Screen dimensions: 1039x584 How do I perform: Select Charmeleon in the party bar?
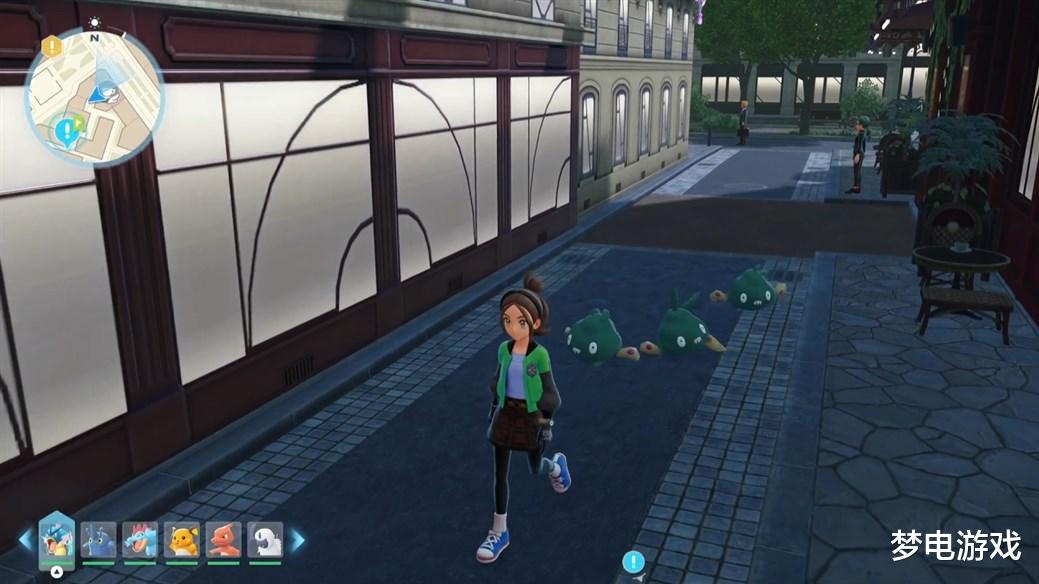tap(224, 540)
